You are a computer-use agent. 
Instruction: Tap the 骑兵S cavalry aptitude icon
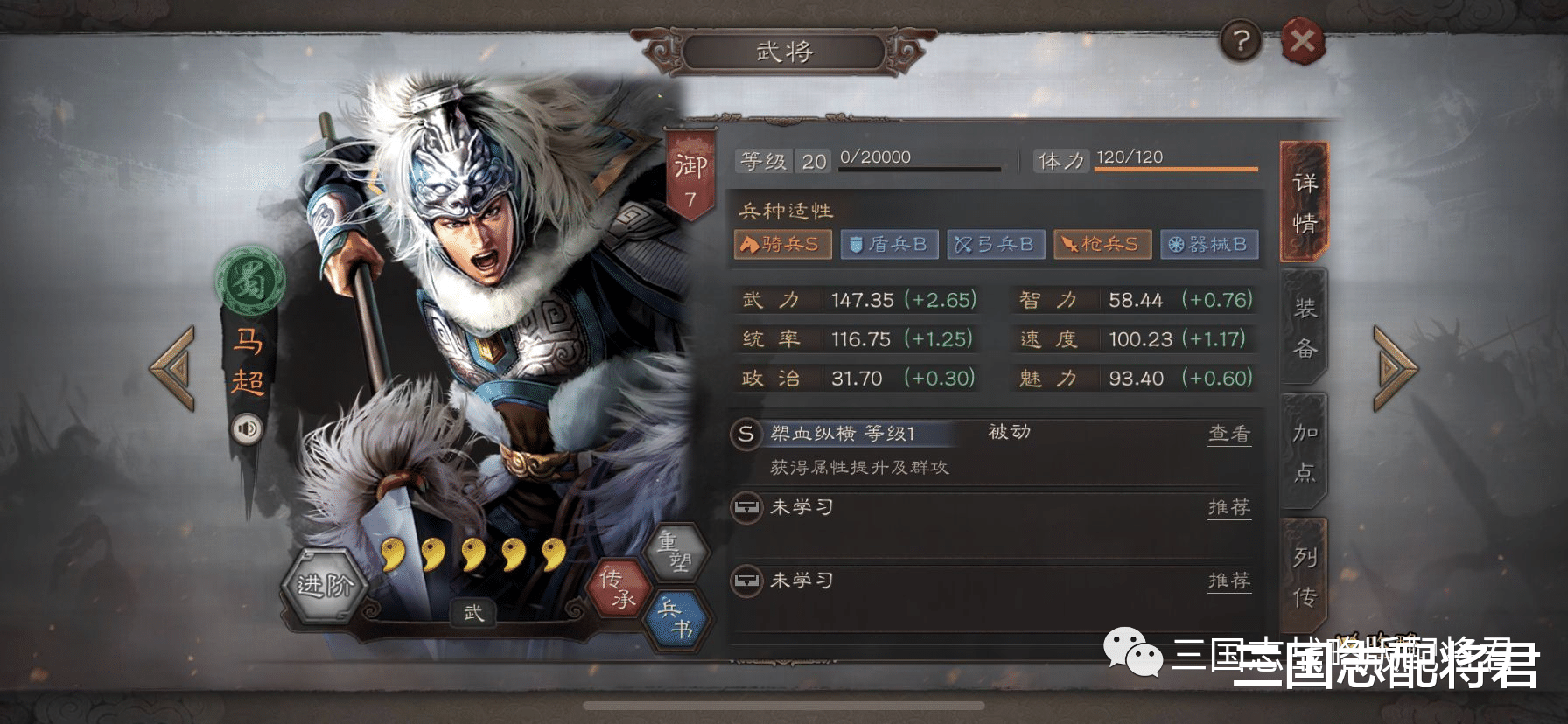click(783, 245)
